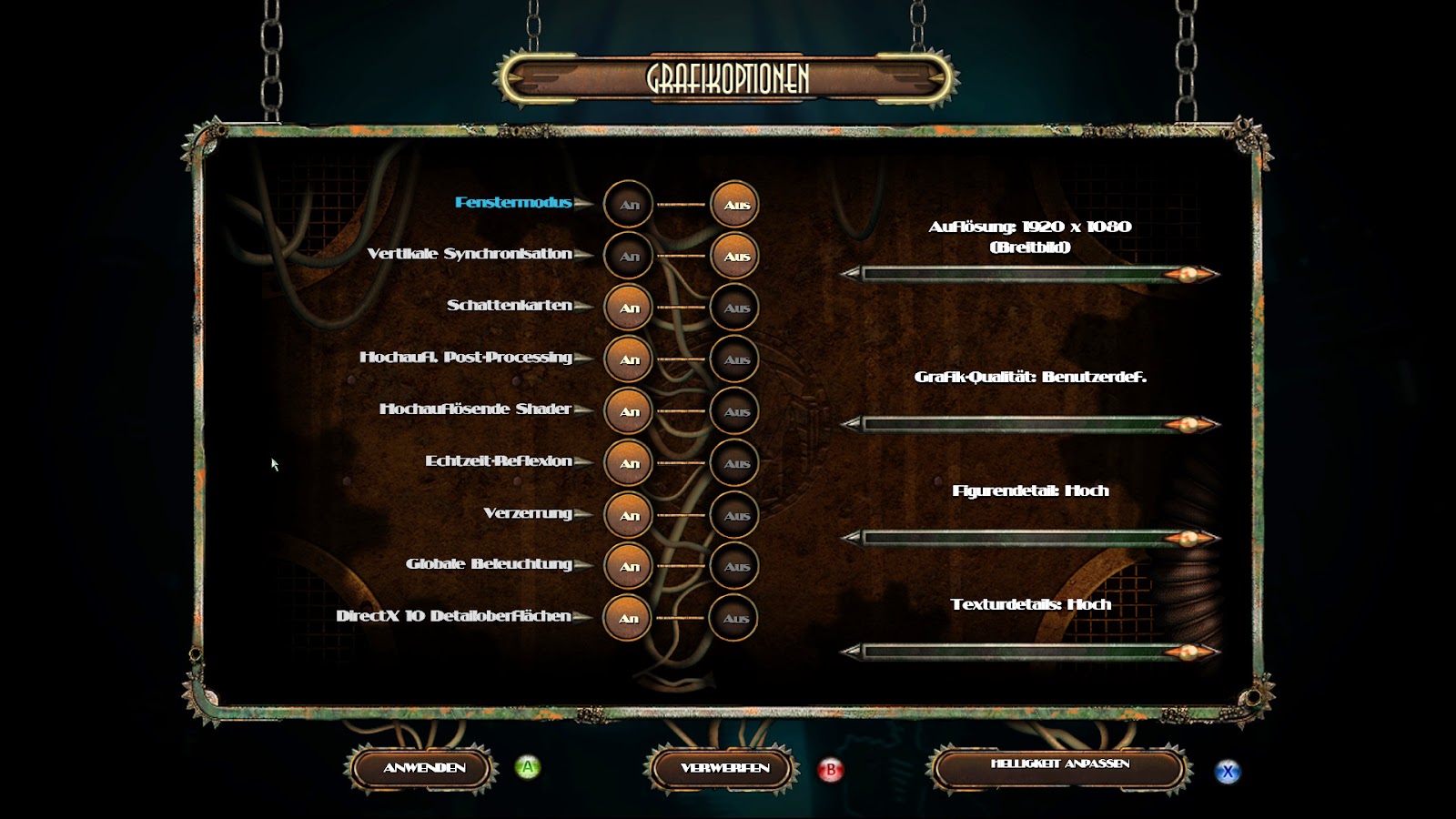Turn off Hochaufl. Post-Processing

733,359
